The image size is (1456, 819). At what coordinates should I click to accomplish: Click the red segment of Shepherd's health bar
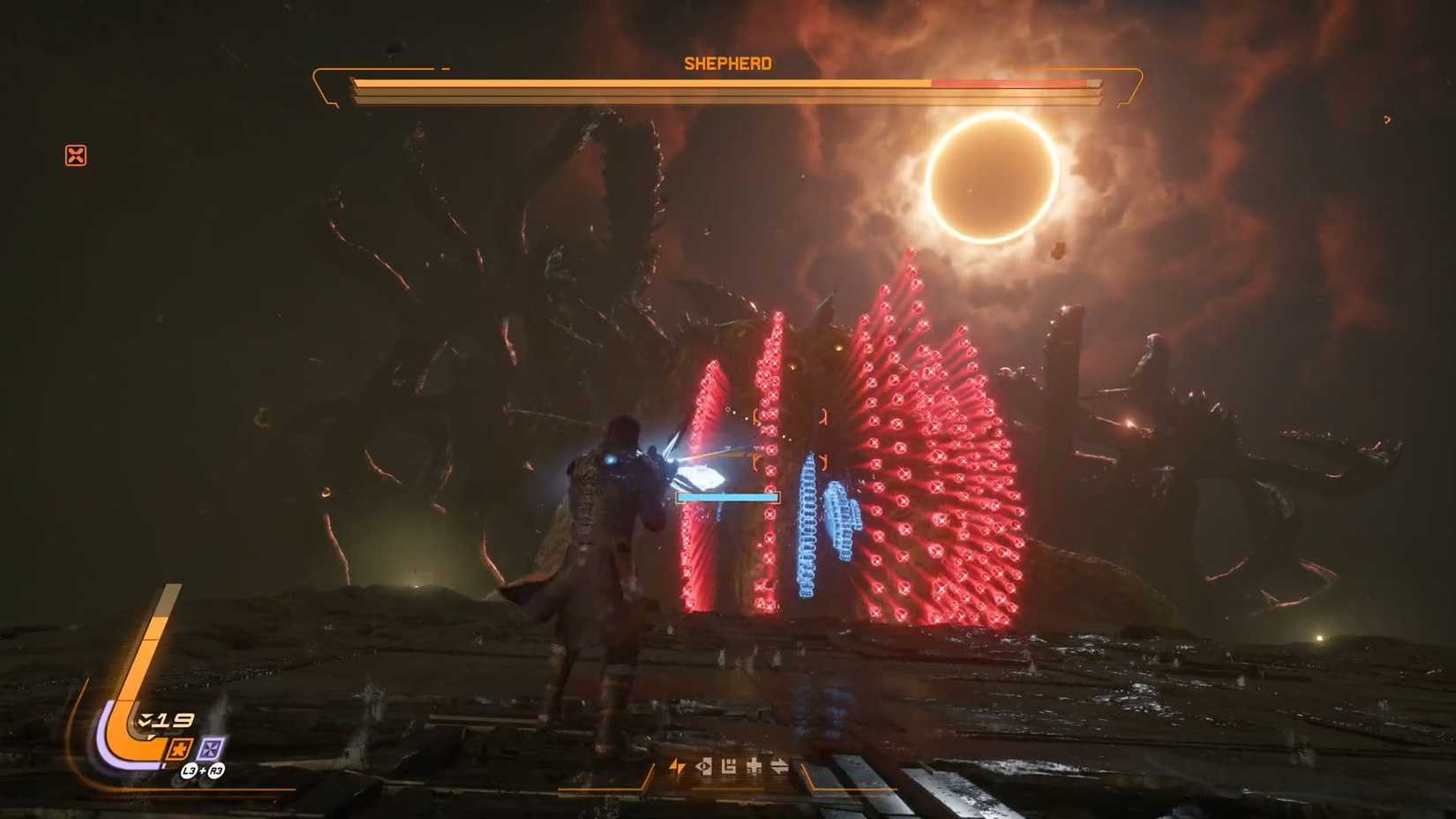coord(1010,81)
